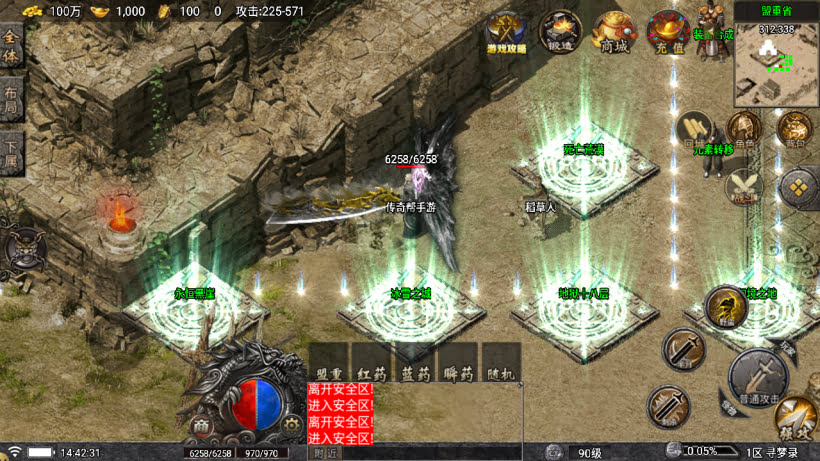Open the gear settings button by the orb
820x461 pixels.
(291, 425)
